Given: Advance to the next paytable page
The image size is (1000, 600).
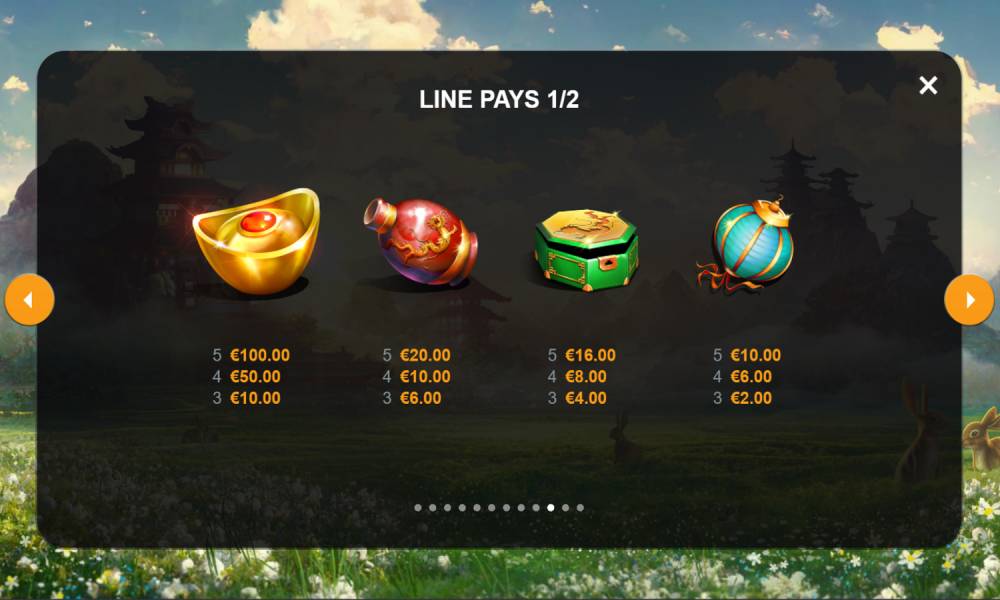Looking at the screenshot, I should 969,300.
